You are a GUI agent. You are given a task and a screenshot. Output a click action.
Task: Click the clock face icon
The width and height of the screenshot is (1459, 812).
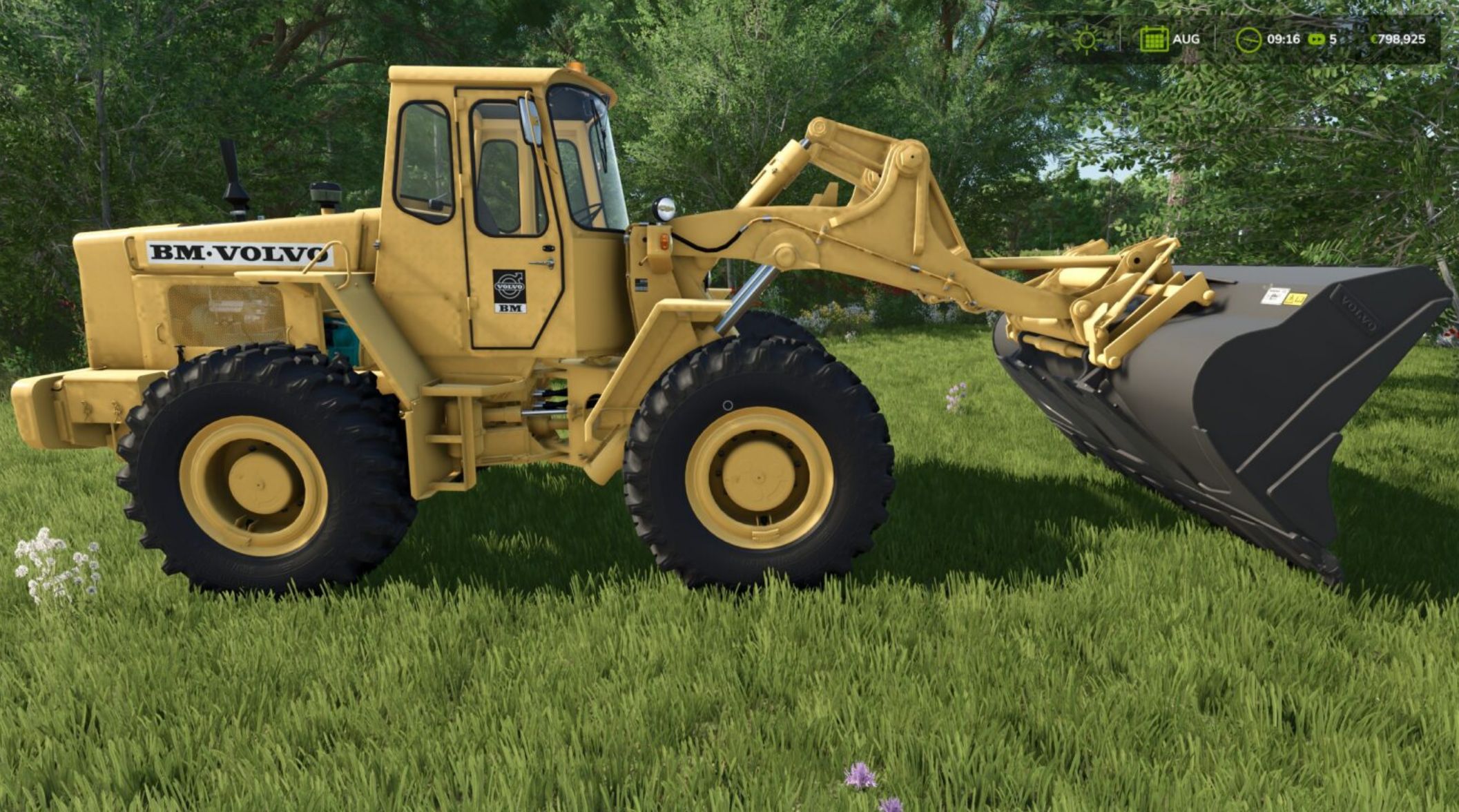click(x=1250, y=40)
